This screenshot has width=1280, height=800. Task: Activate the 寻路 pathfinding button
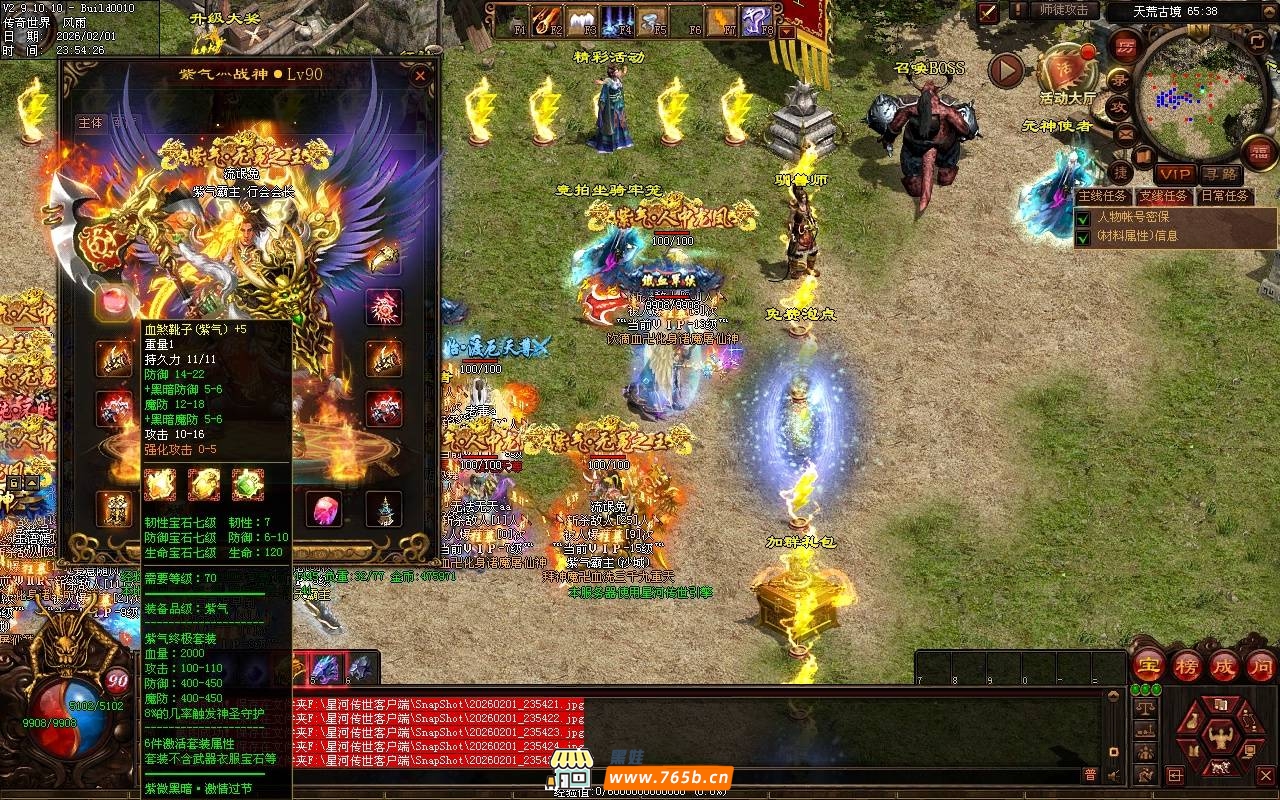[x=1219, y=175]
